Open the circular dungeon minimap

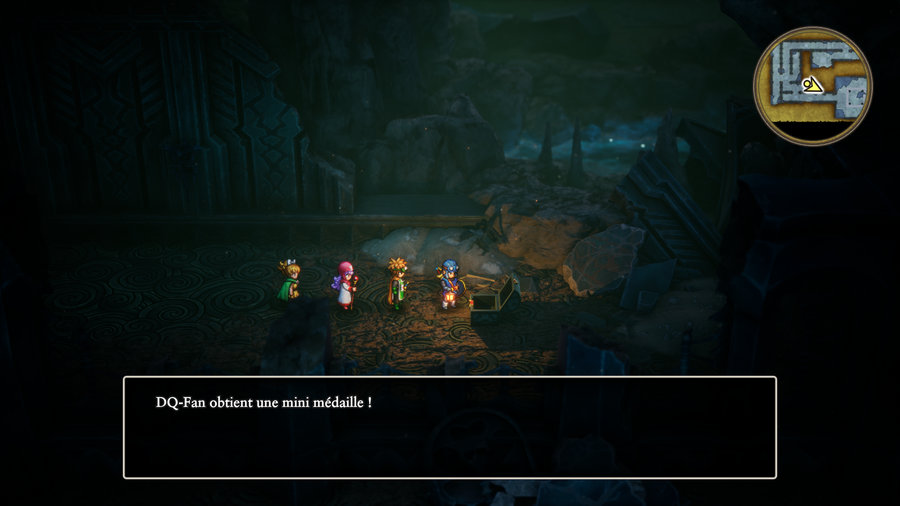click(x=812, y=86)
